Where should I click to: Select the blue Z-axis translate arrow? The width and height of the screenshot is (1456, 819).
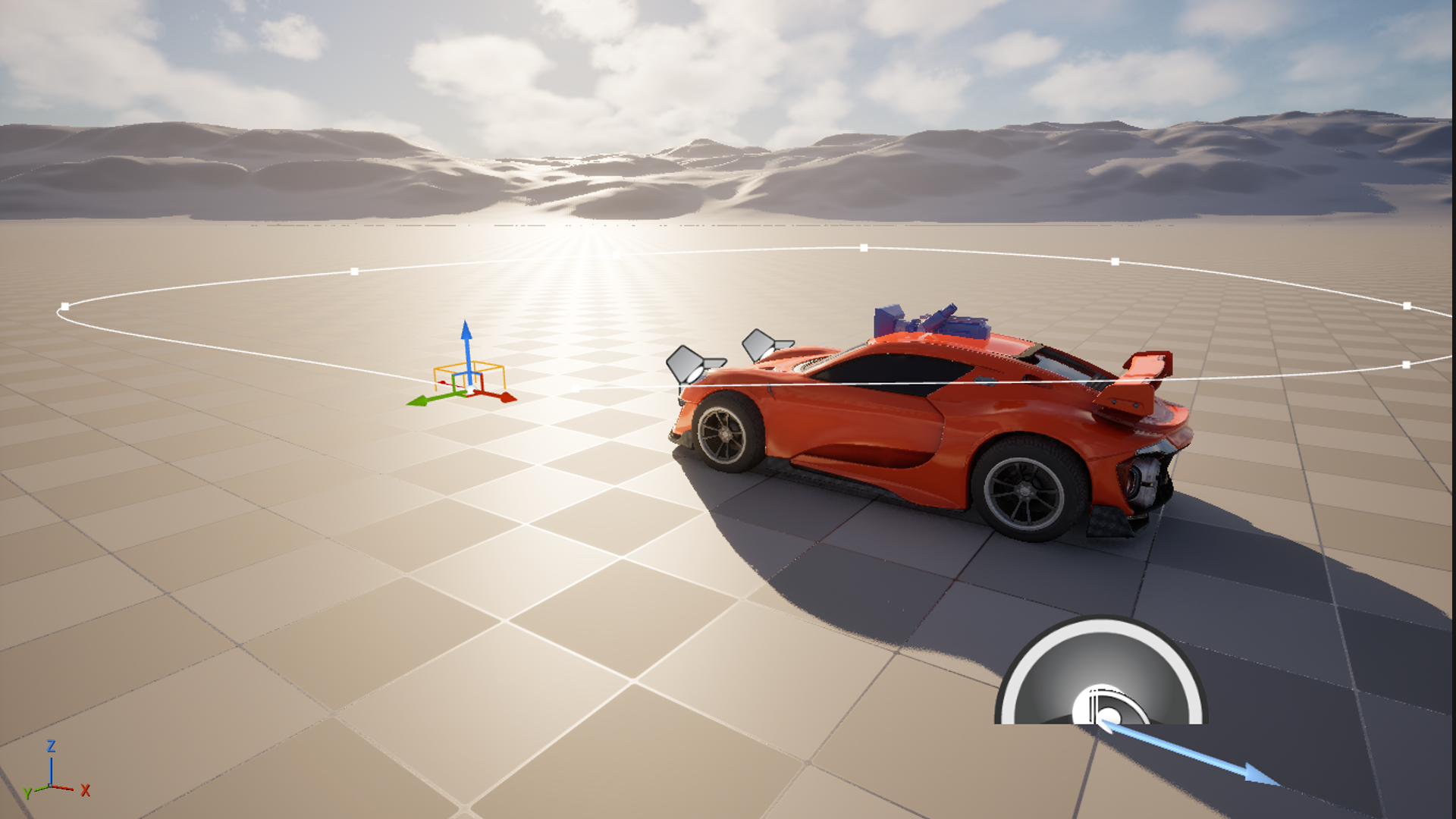pos(467,337)
